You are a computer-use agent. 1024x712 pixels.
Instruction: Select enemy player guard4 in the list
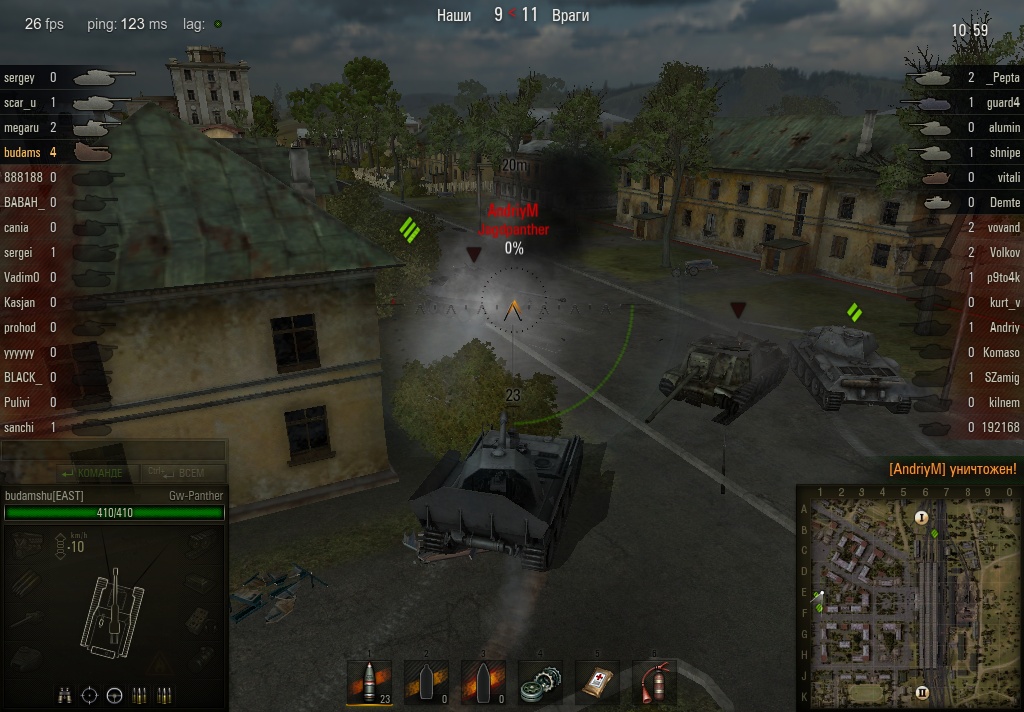point(1002,102)
